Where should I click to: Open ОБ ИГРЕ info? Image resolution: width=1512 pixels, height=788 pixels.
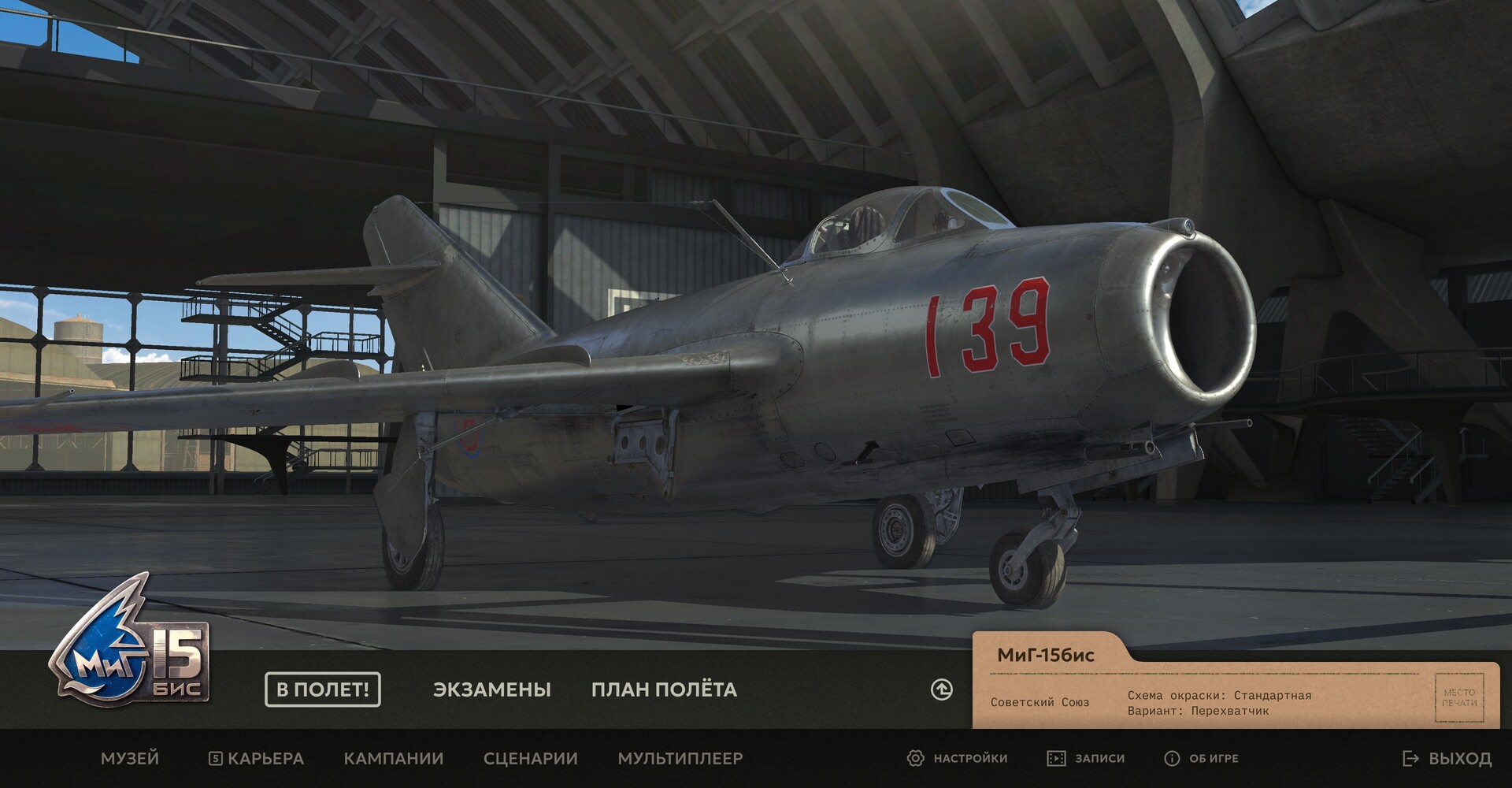point(1202,758)
